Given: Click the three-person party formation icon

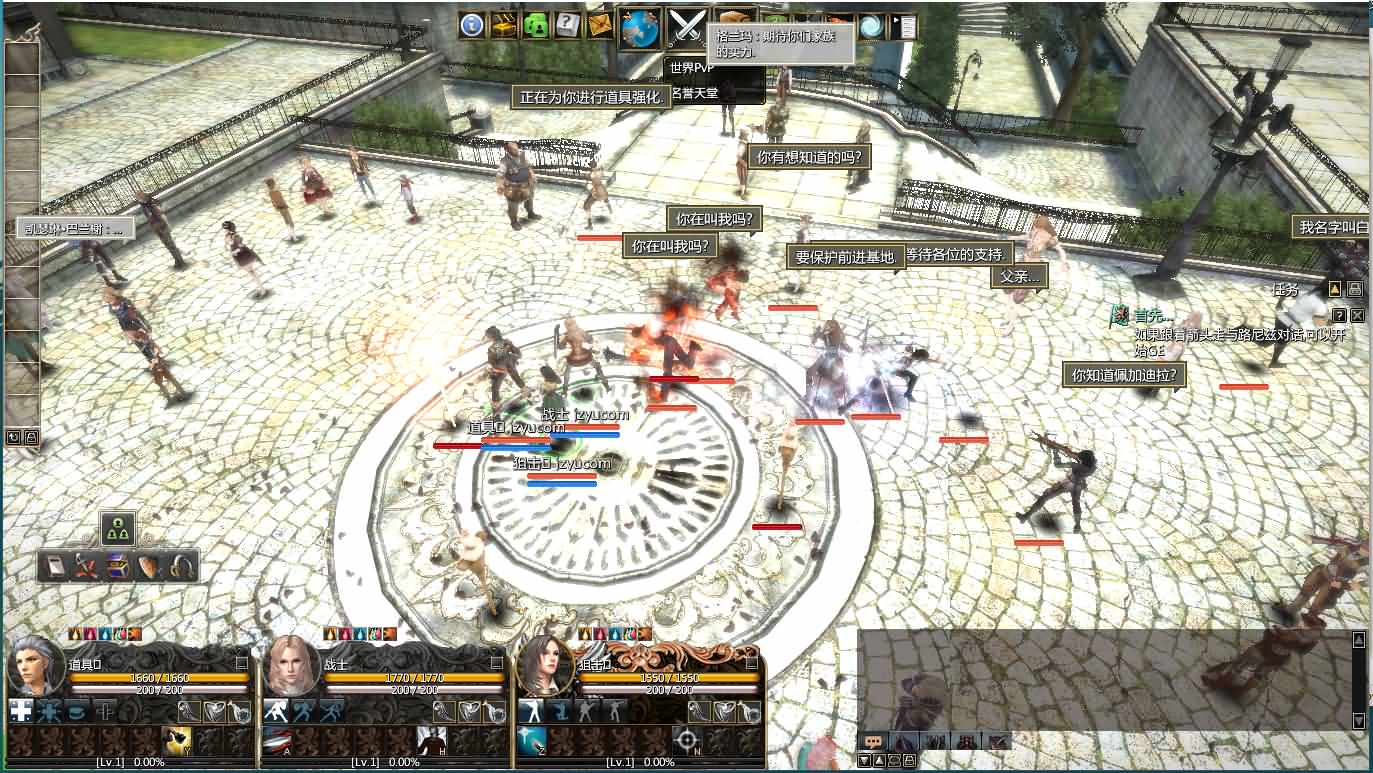Looking at the screenshot, I should pyautogui.click(x=118, y=529).
